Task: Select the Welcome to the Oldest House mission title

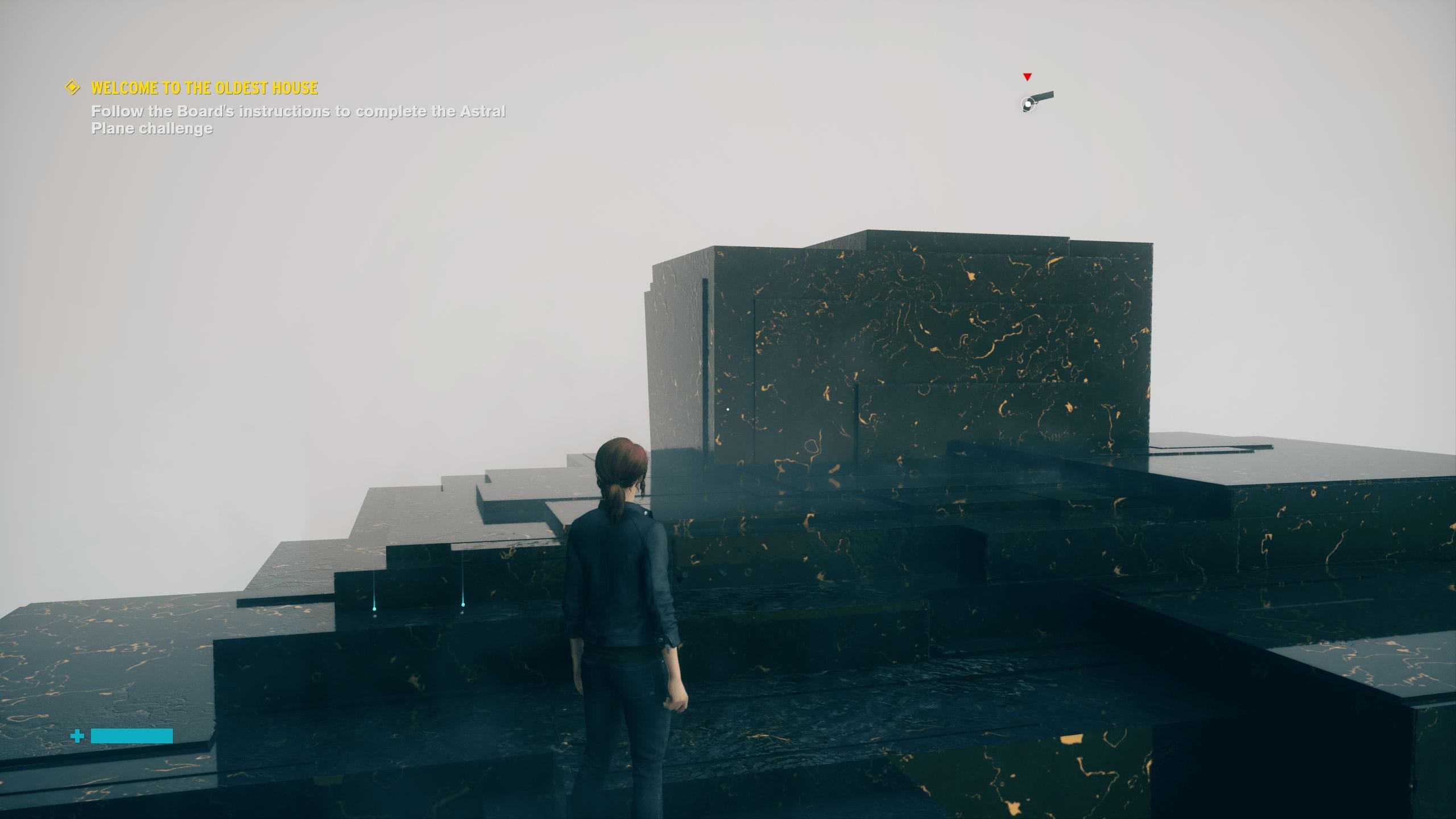Action: pos(205,88)
